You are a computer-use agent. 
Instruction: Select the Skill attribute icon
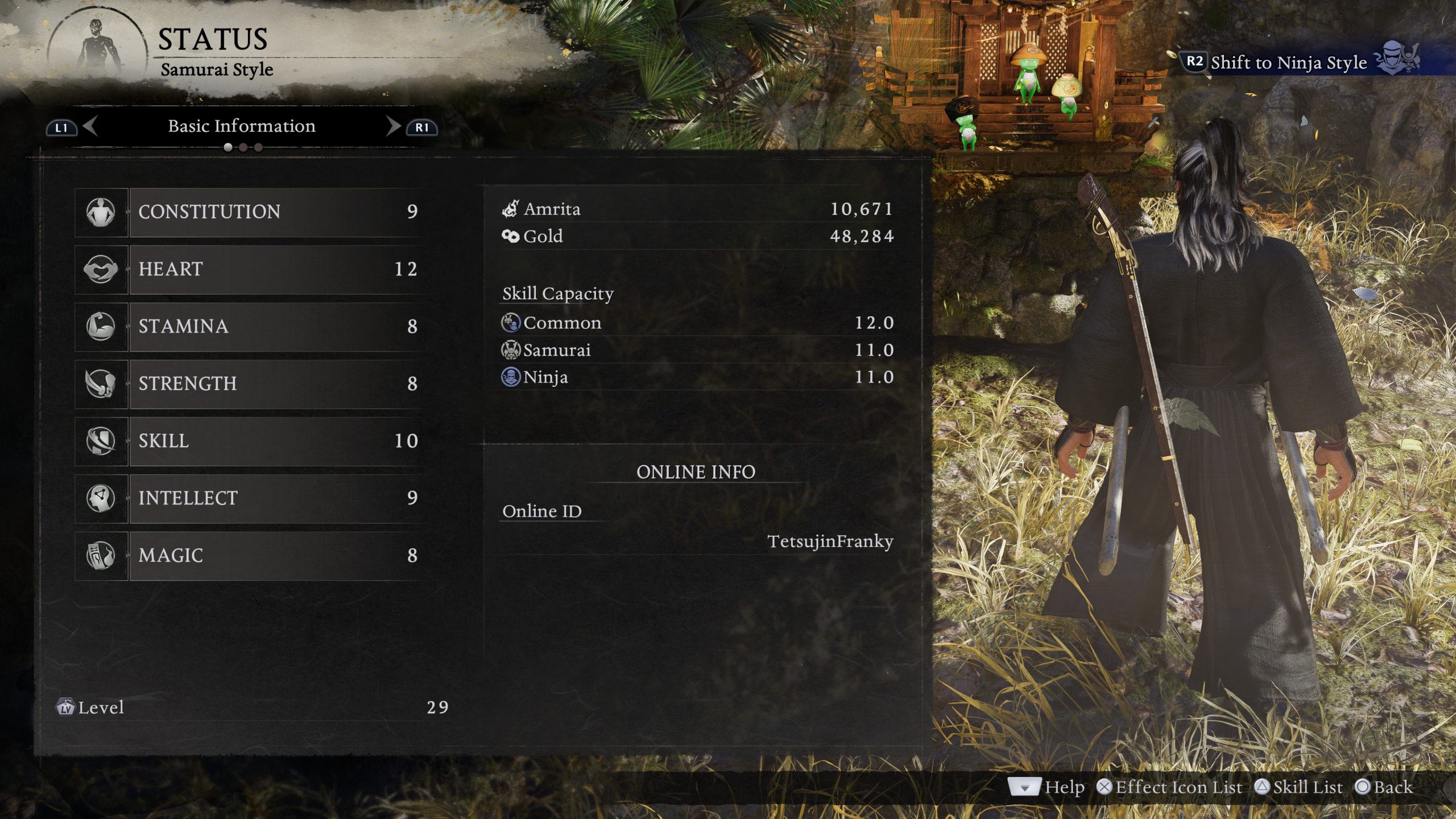[x=101, y=441]
